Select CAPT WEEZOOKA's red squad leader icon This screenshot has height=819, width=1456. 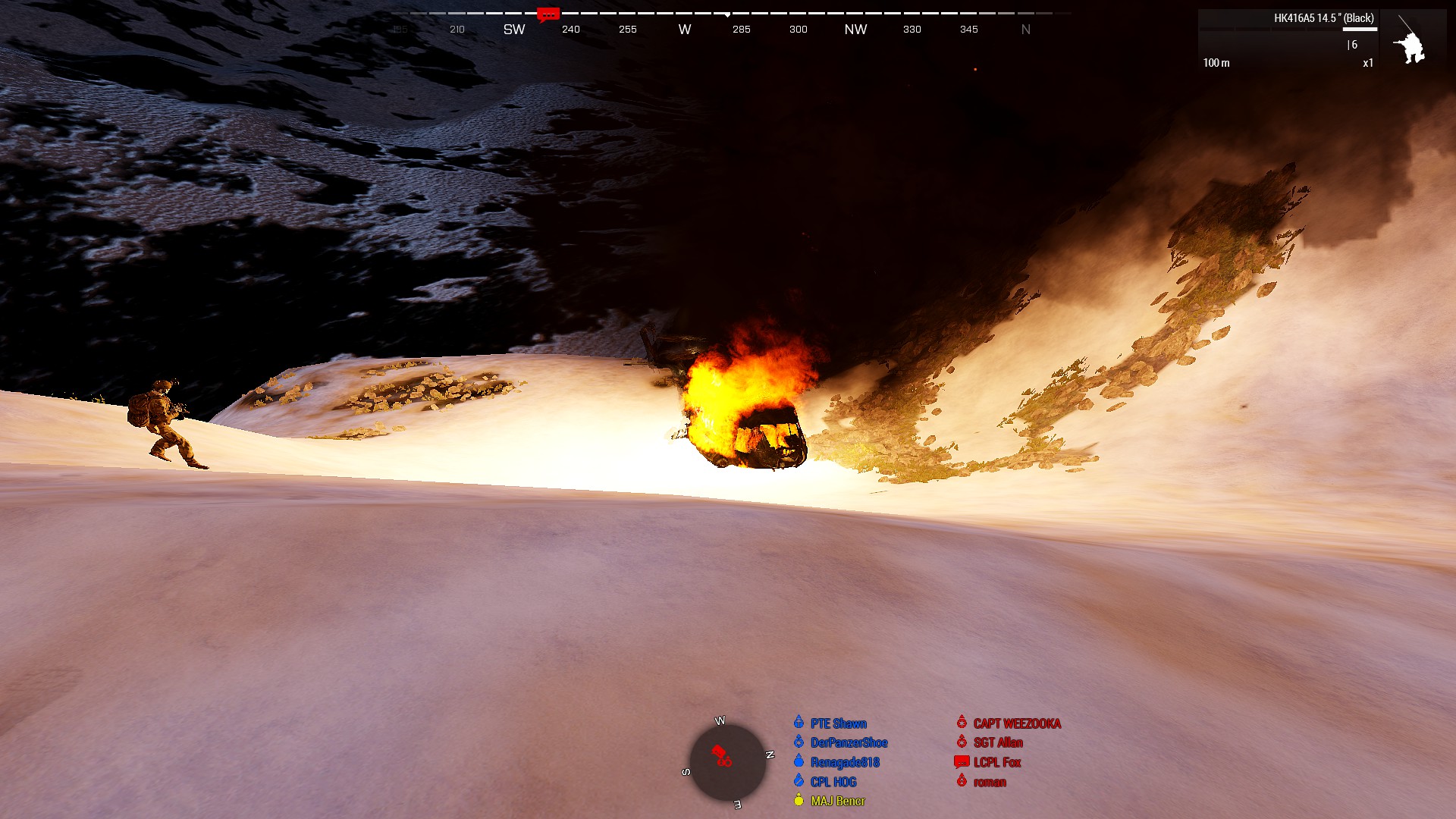point(961,723)
